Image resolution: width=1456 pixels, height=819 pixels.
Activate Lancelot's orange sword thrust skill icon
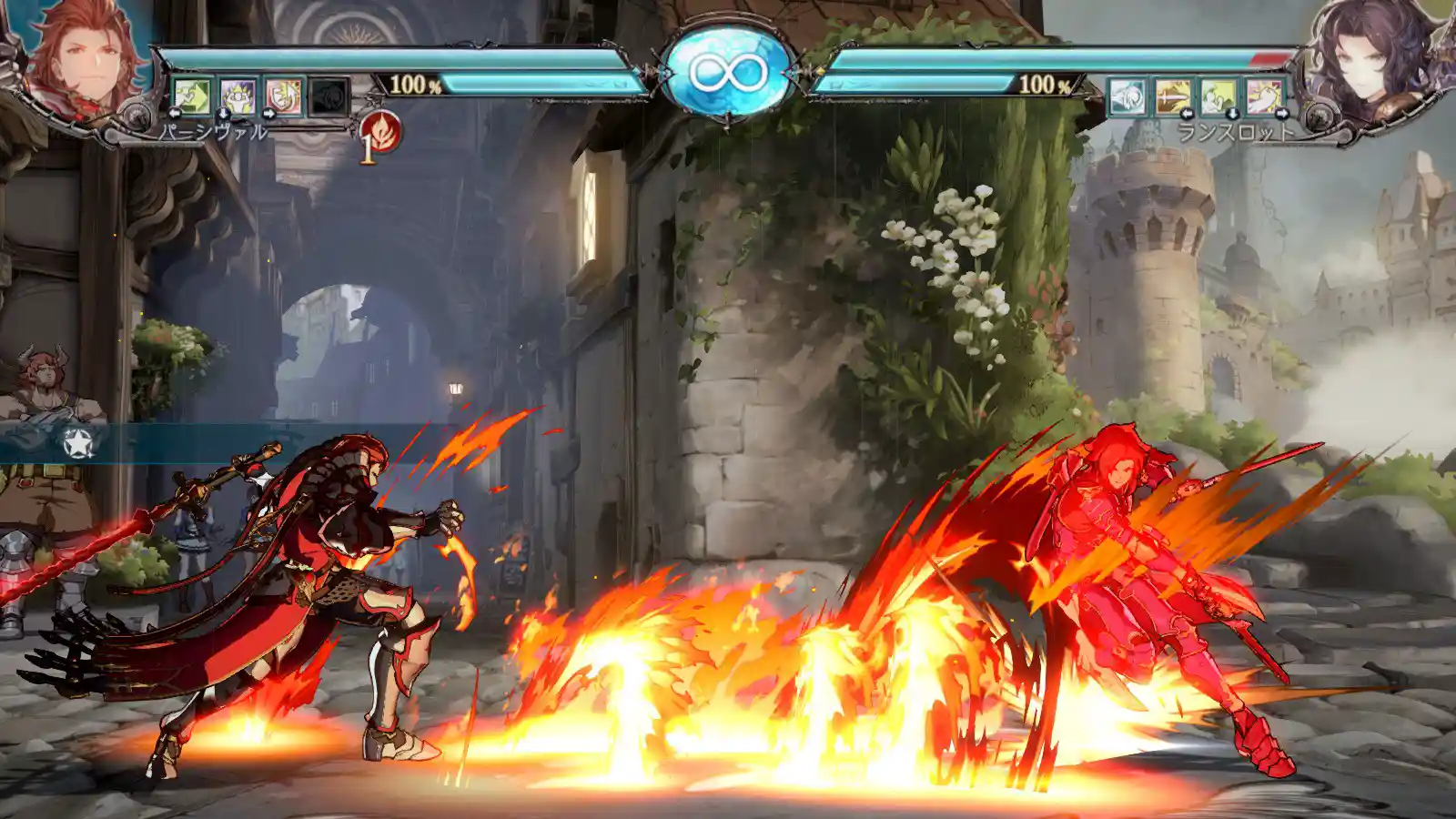point(1173,96)
